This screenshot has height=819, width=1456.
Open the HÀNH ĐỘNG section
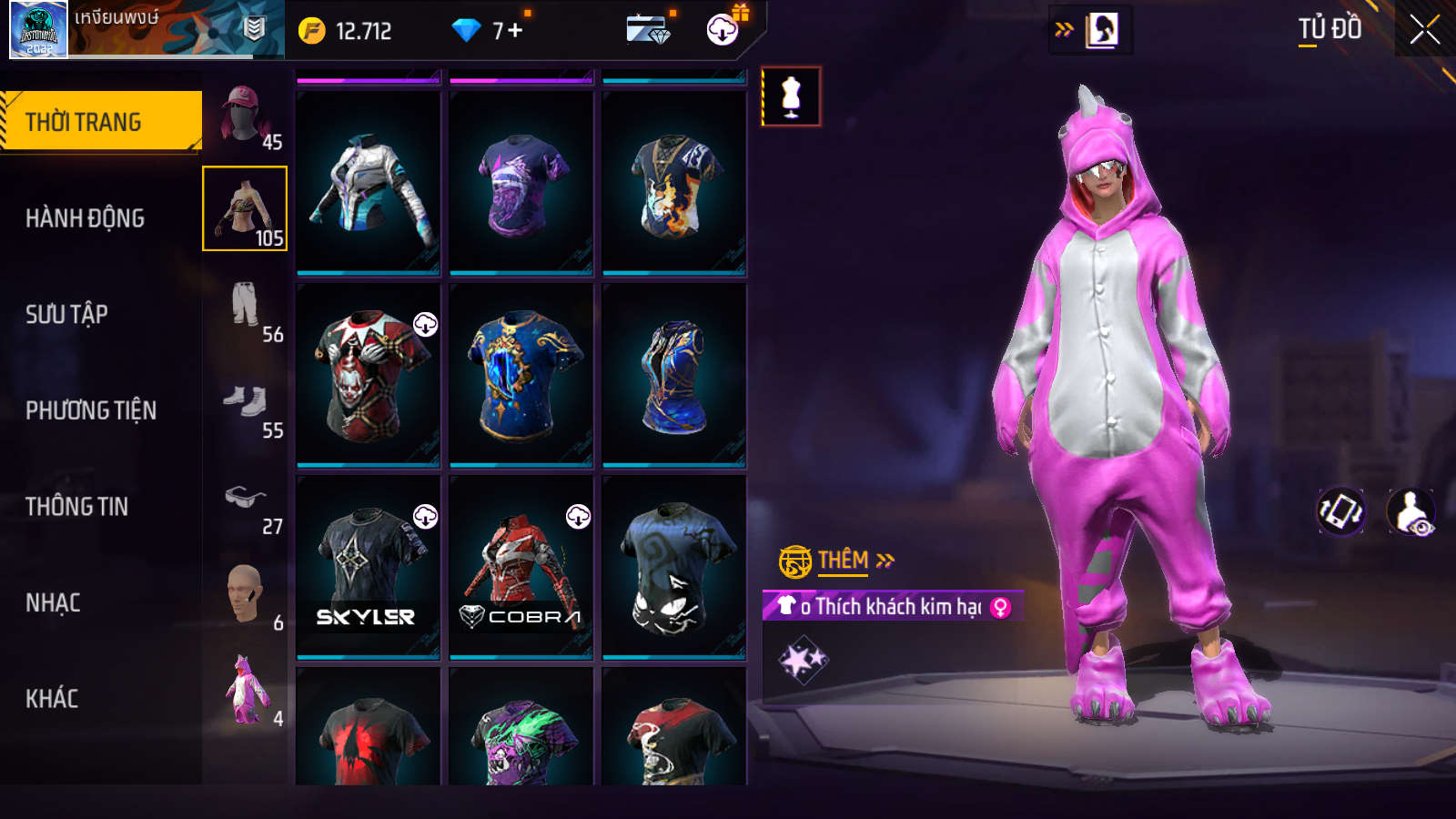coord(86,218)
